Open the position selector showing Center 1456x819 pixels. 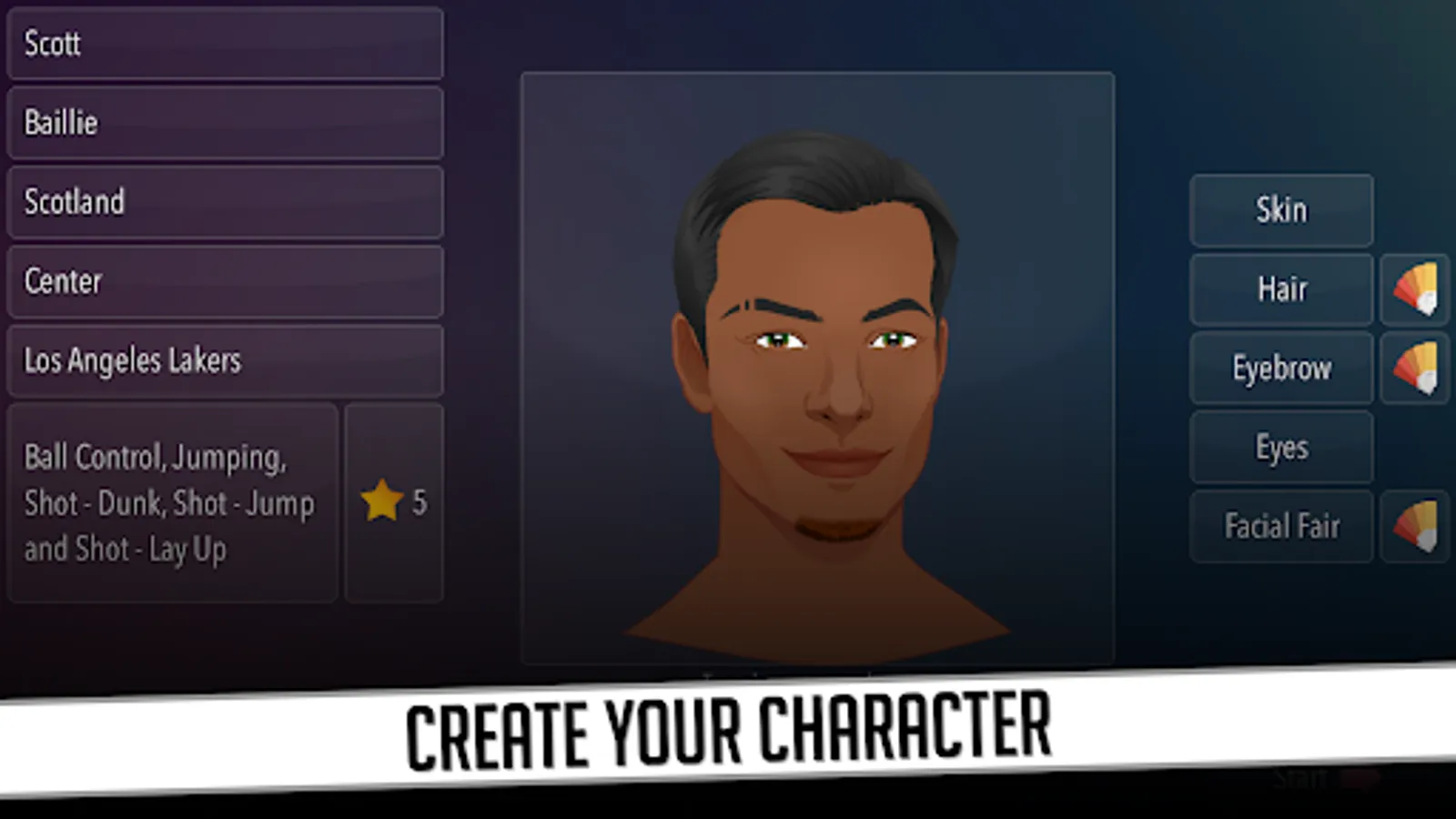point(224,281)
